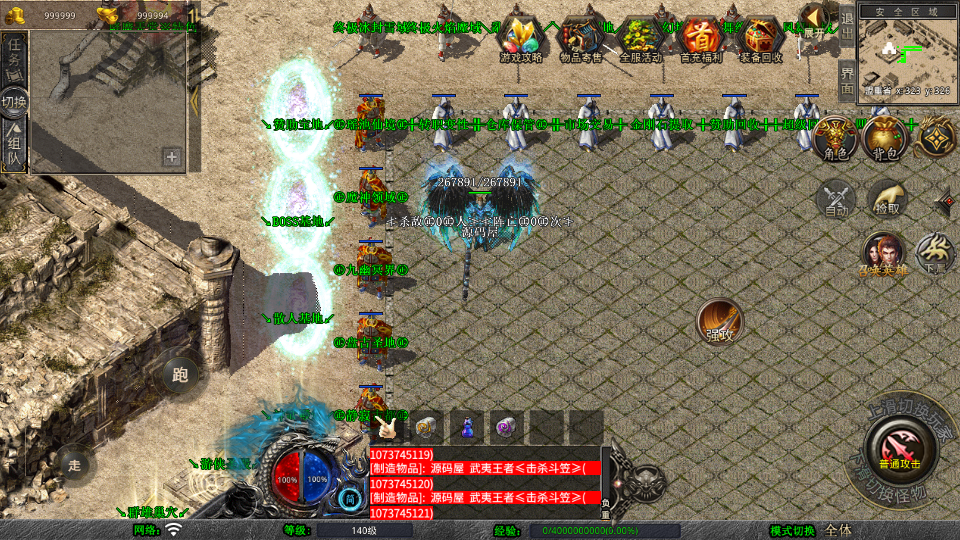Open the 物品寄售 consignment icon
Image resolution: width=960 pixels, height=540 pixels.
581,38
